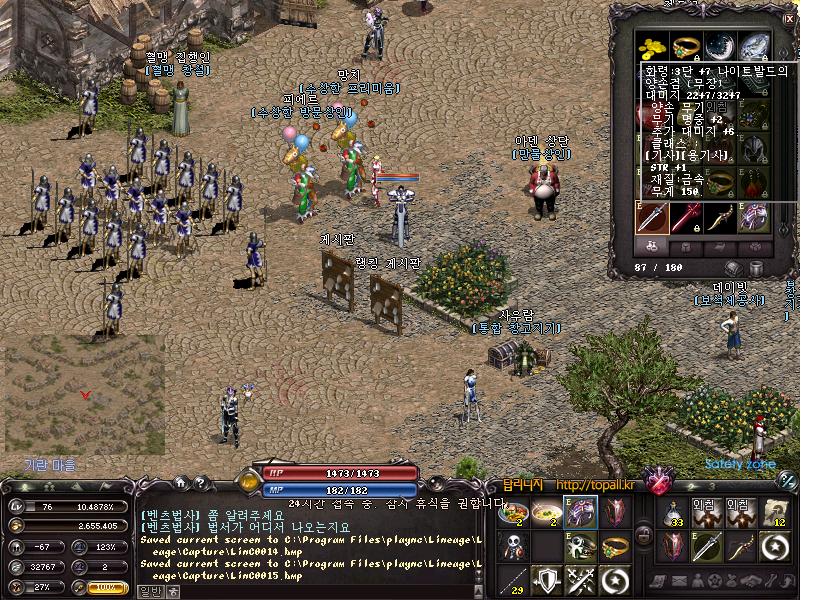Use the soup bowl in the hotbar
The image size is (840, 600).
(546, 513)
